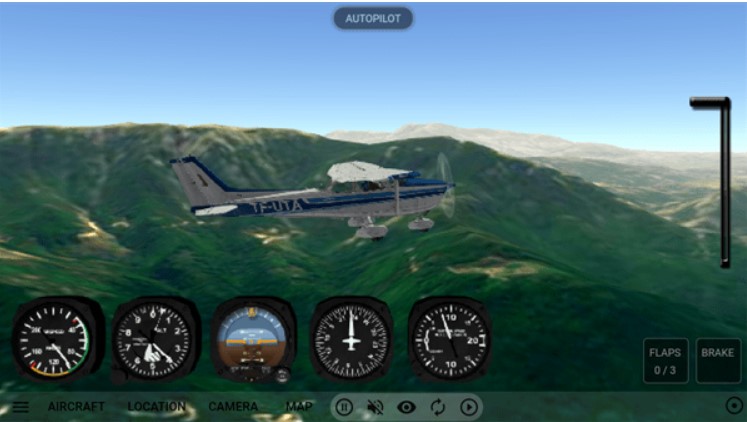
Task: Open the LOCATION menu
Action: tap(156, 407)
